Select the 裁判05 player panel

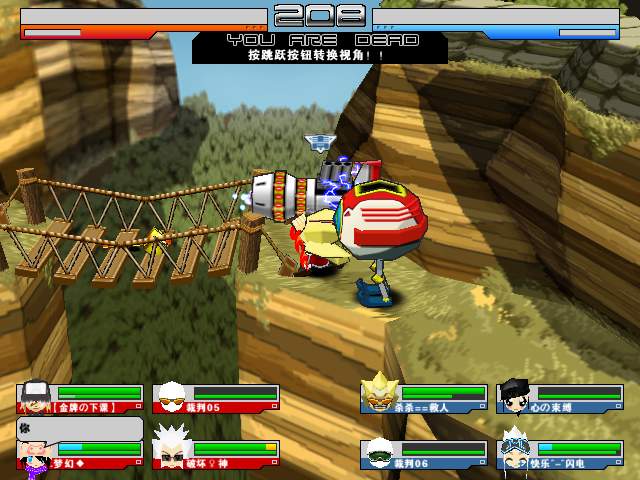coord(215,398)
